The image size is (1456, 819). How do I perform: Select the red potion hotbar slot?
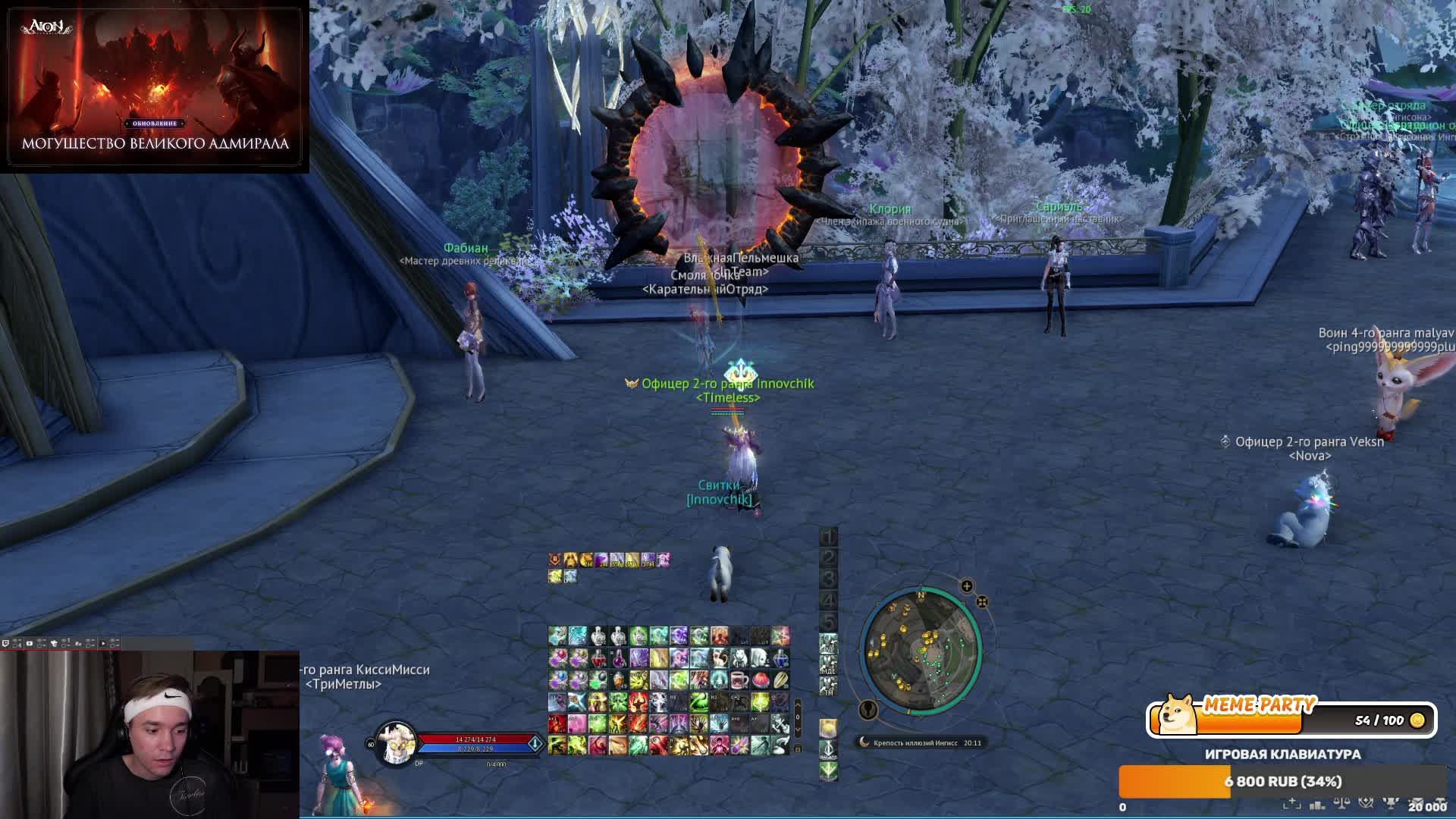point(598,657)
